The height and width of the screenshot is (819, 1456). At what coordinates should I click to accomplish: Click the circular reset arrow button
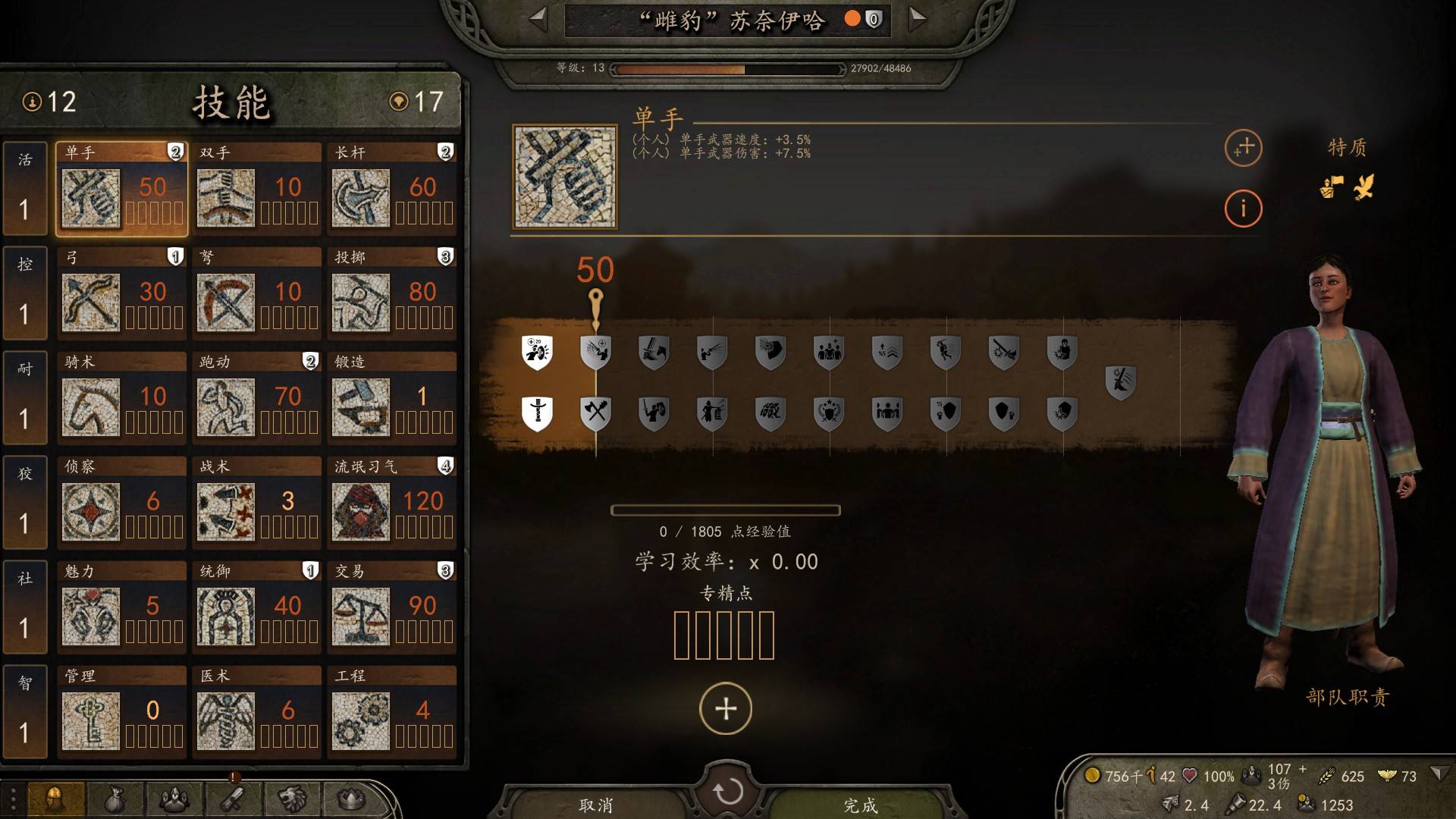[727, 792]
